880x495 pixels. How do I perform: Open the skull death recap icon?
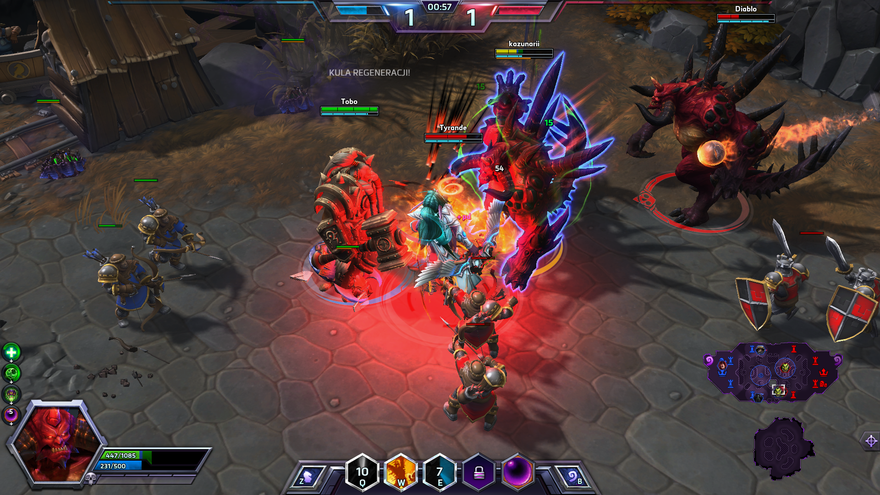89,479
